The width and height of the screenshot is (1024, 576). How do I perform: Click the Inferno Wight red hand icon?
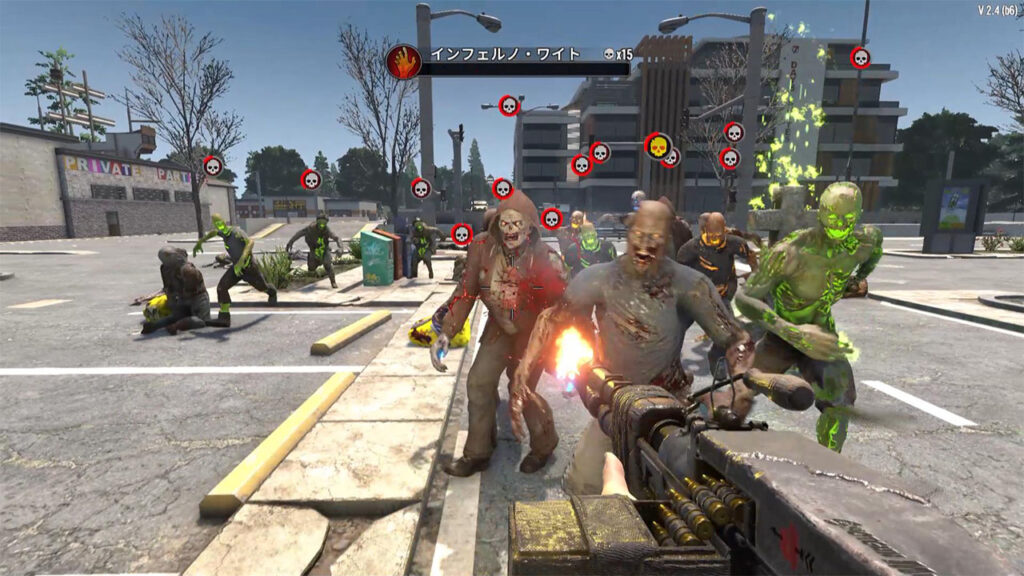pyautogui.click(x=403, y=62)
